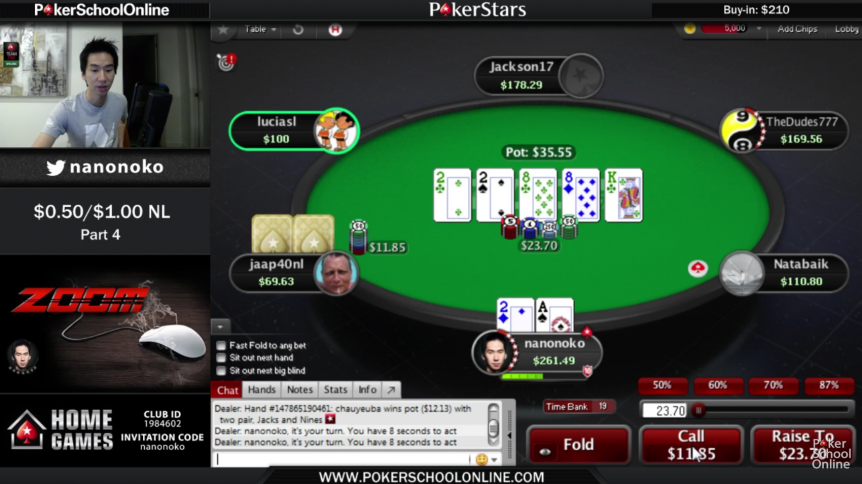Viewport: 862px width, 484px height.
Task: Select the 70% pot bet preset
Action: [x=772, y=385]
